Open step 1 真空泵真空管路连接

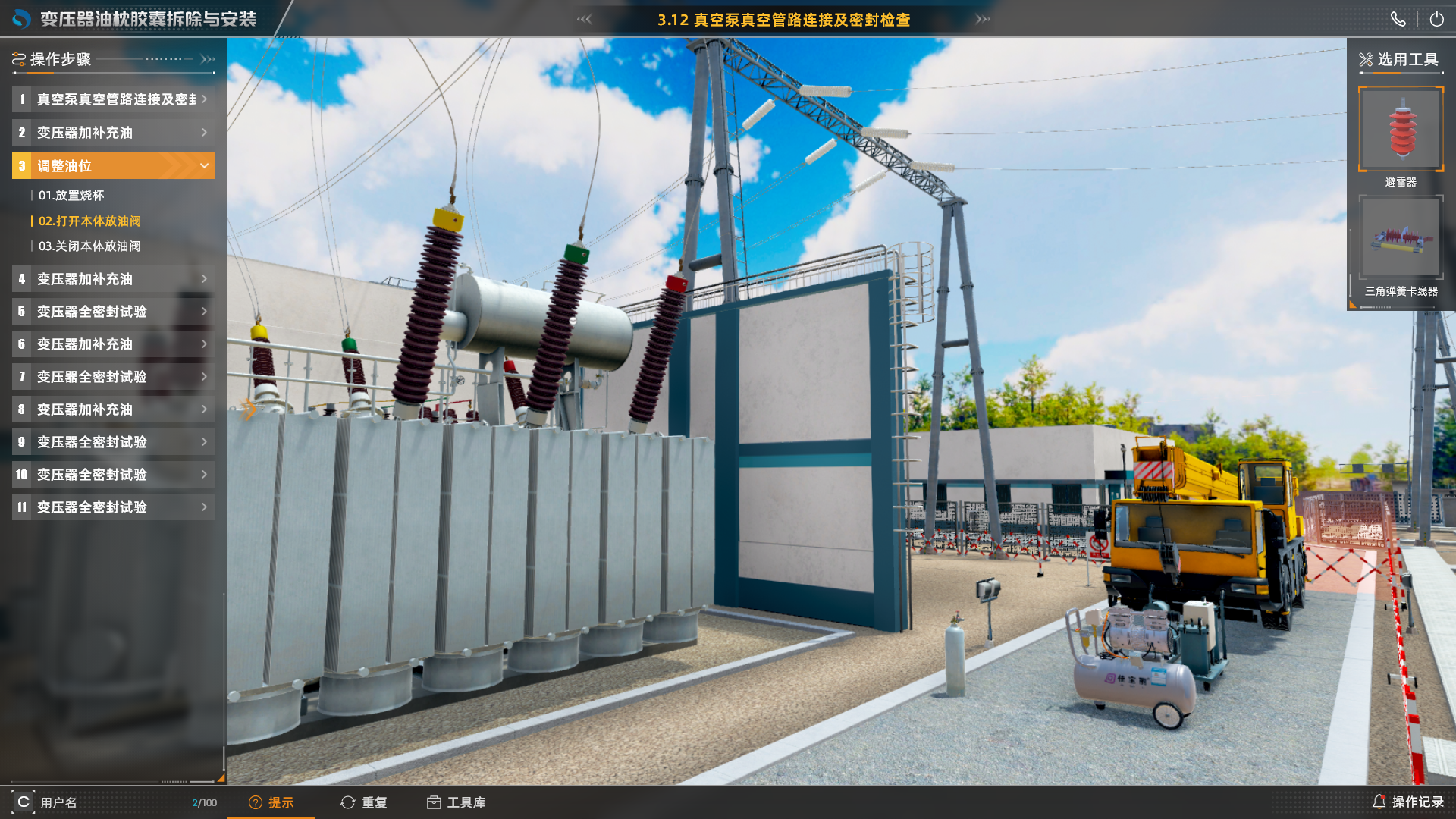click(114, 99)
